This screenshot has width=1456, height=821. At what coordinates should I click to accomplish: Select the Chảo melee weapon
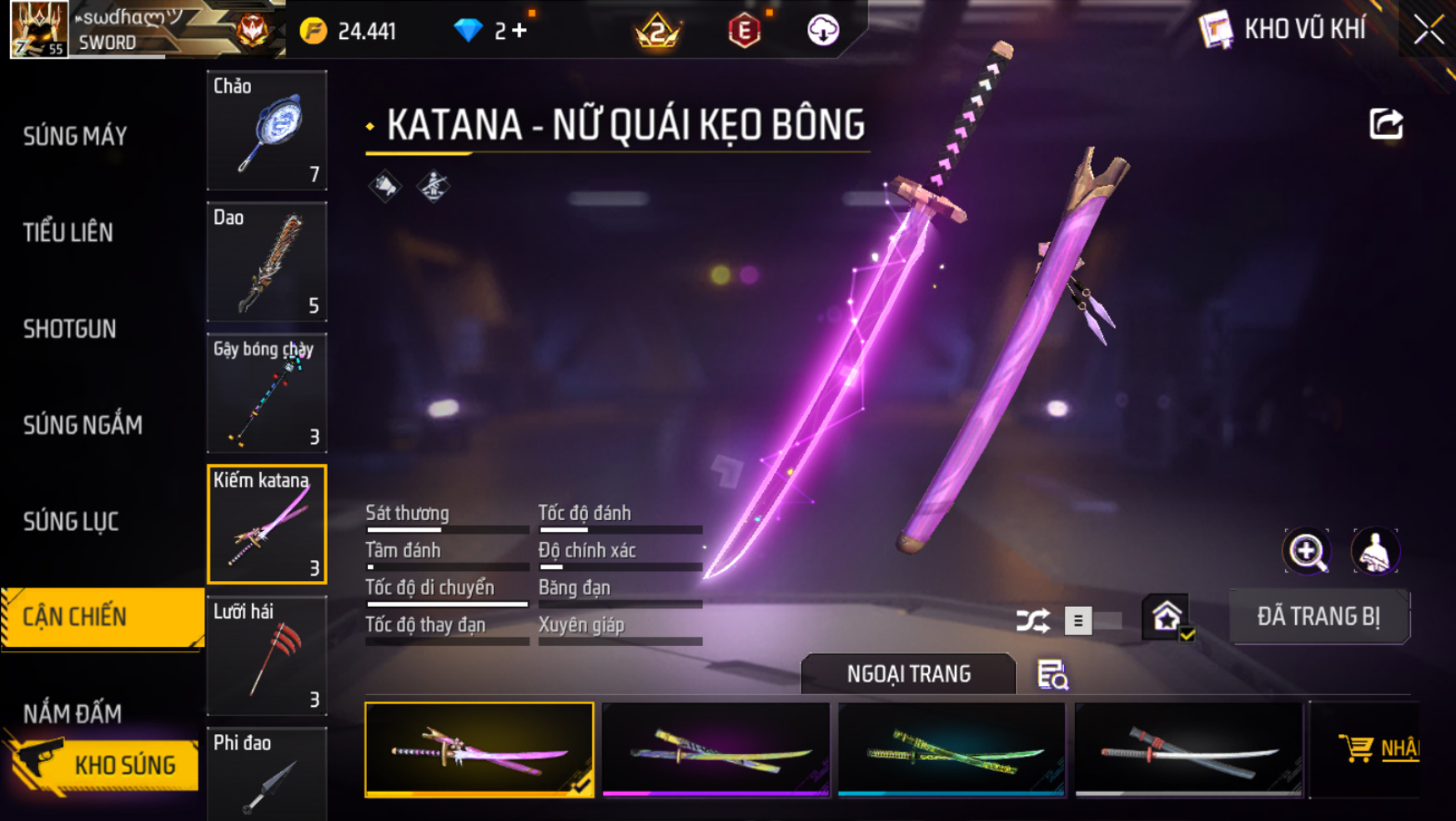[267, 130]
